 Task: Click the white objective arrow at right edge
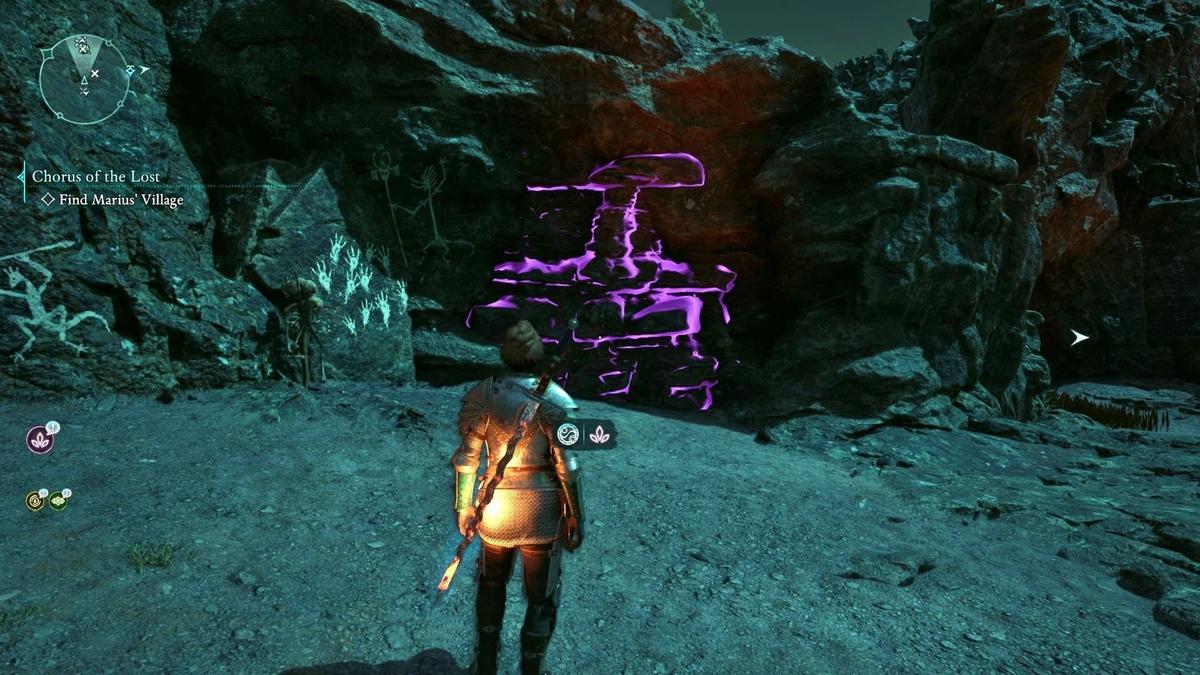click(1079, 338)
